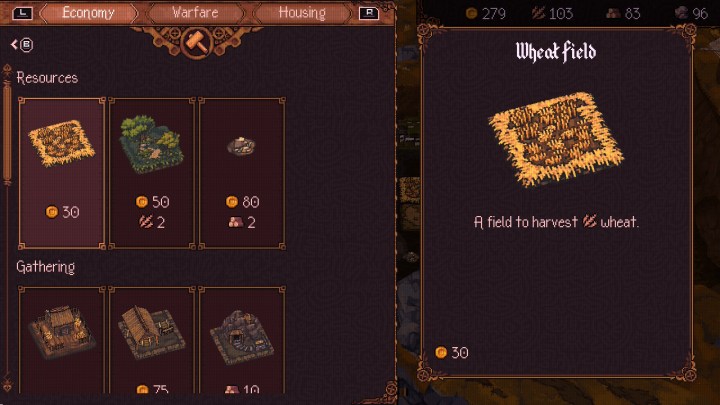
Task: Click the hammer build icon under the tabs
Action: 196,45
